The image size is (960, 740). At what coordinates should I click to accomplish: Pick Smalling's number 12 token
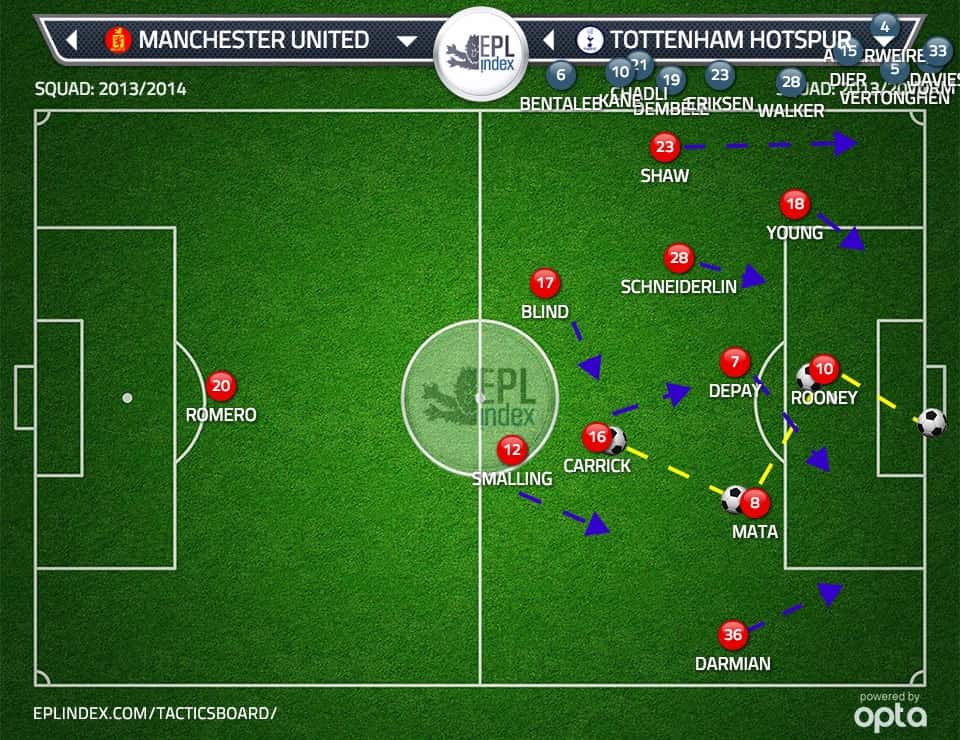pyautogui.click(x=512, y=450)
